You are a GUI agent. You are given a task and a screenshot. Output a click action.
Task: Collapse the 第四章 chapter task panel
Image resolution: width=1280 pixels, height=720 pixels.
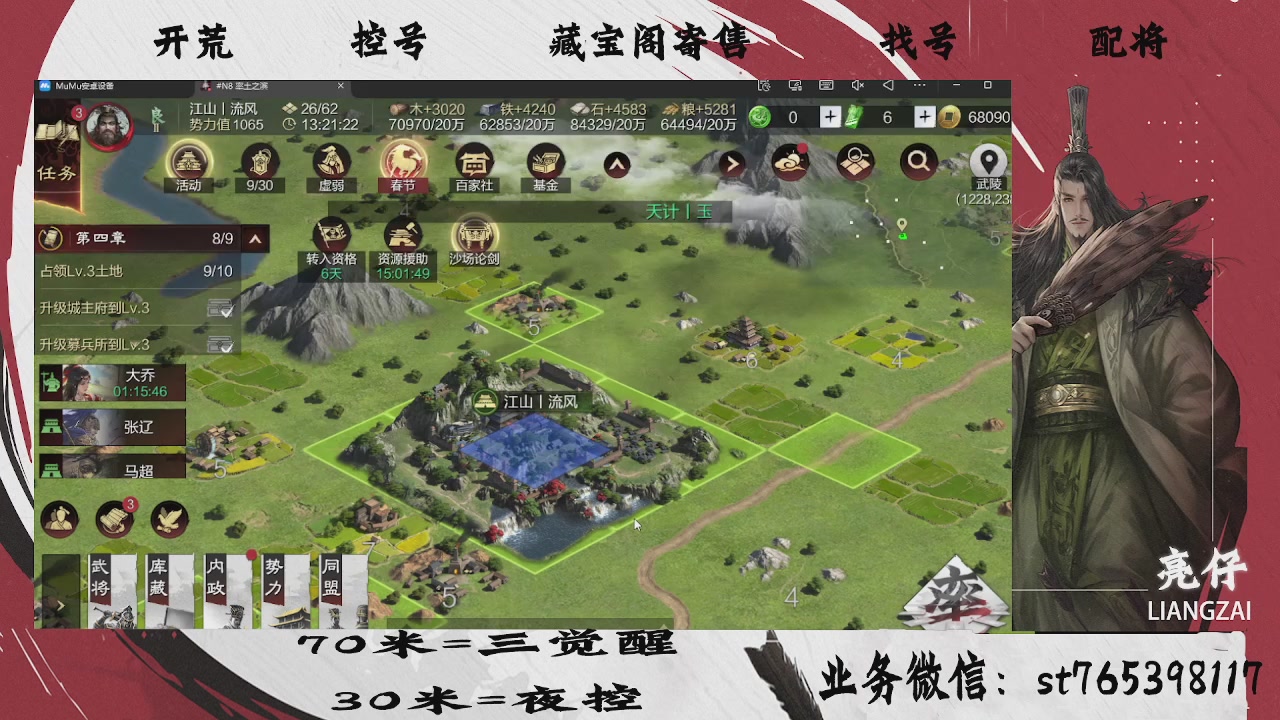tap(255, 239)
